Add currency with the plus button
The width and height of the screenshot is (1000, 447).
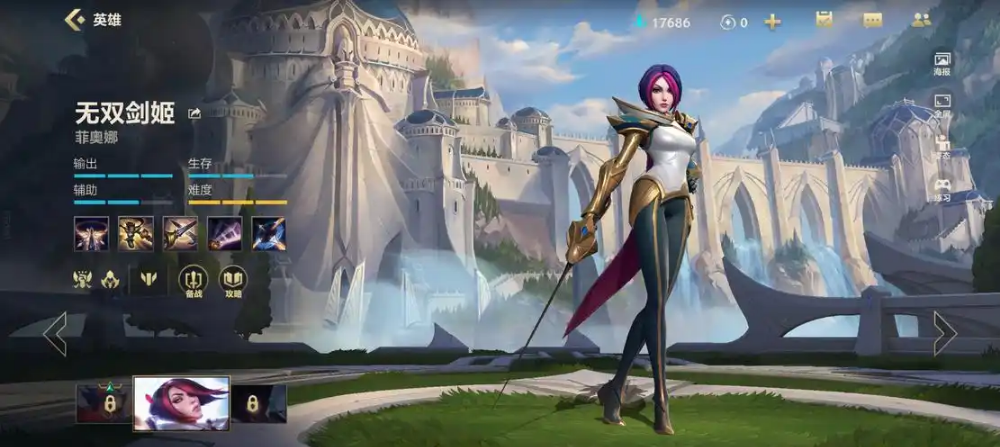pos(772,21)
